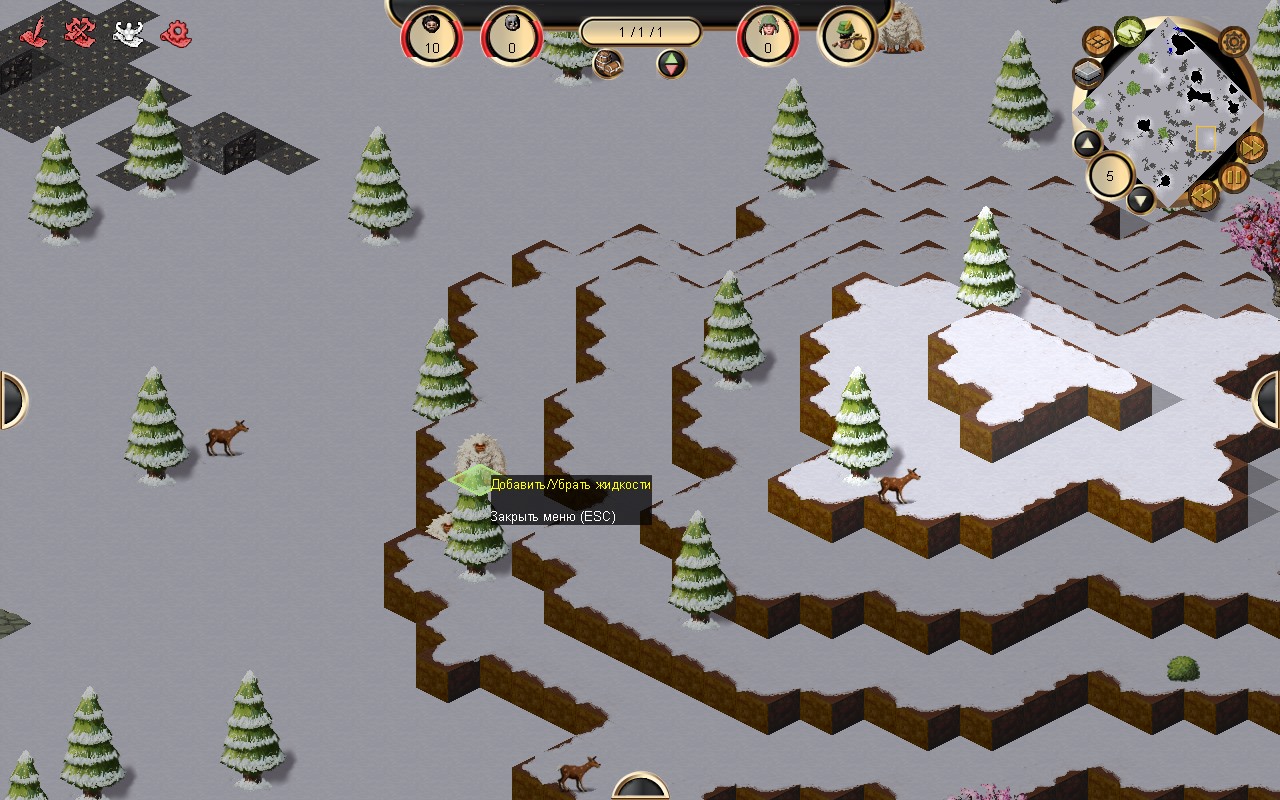Click the layered terrain block button

coord(1088,74)
